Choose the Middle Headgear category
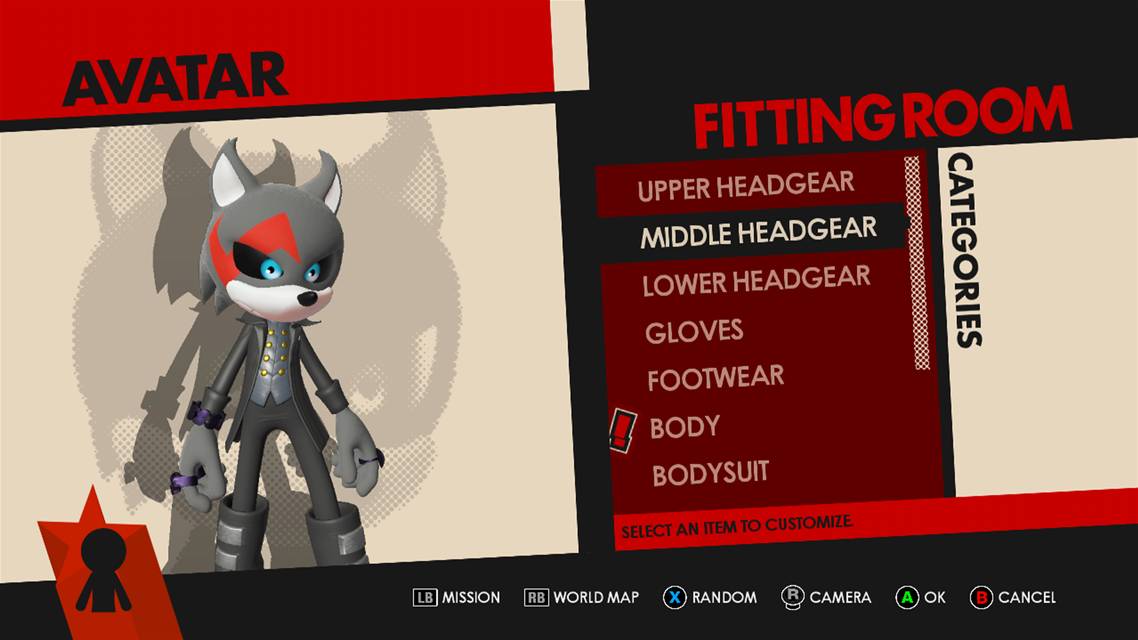Viewport: 1138px width, 640px height. tap(758, 233)
